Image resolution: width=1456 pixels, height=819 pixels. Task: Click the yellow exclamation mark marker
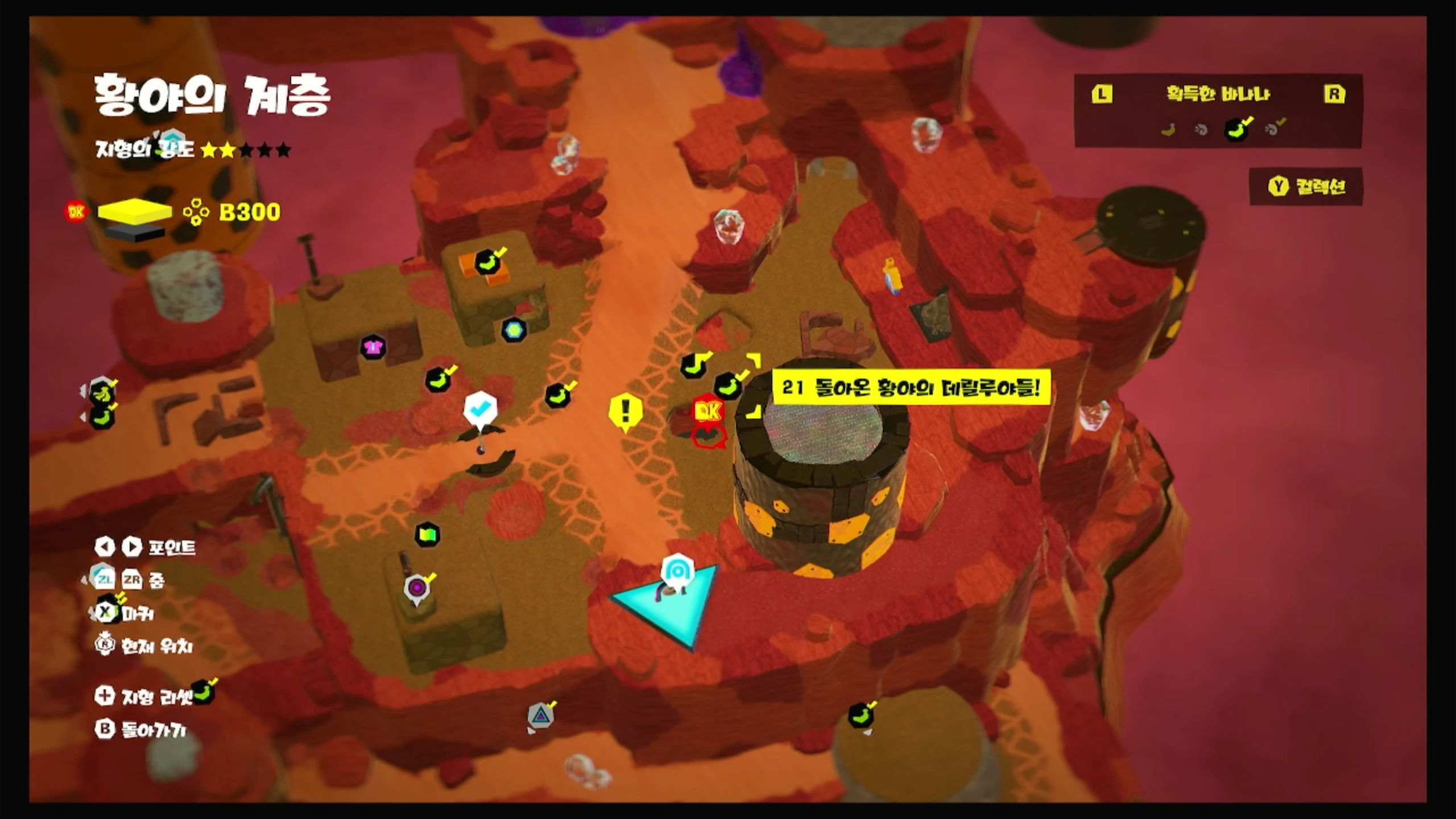[626, 410]
